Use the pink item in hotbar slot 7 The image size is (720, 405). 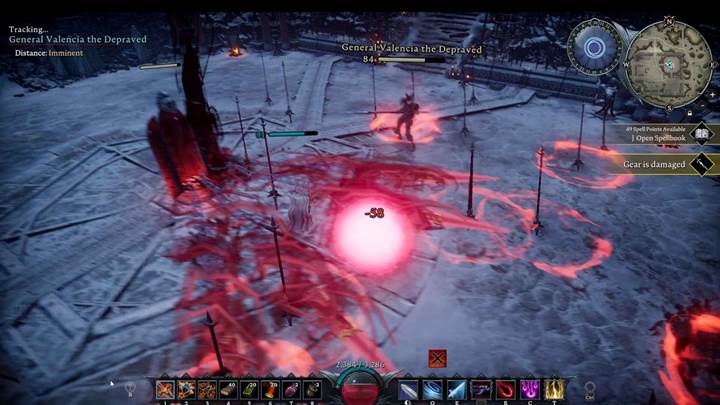pos(292,390)
